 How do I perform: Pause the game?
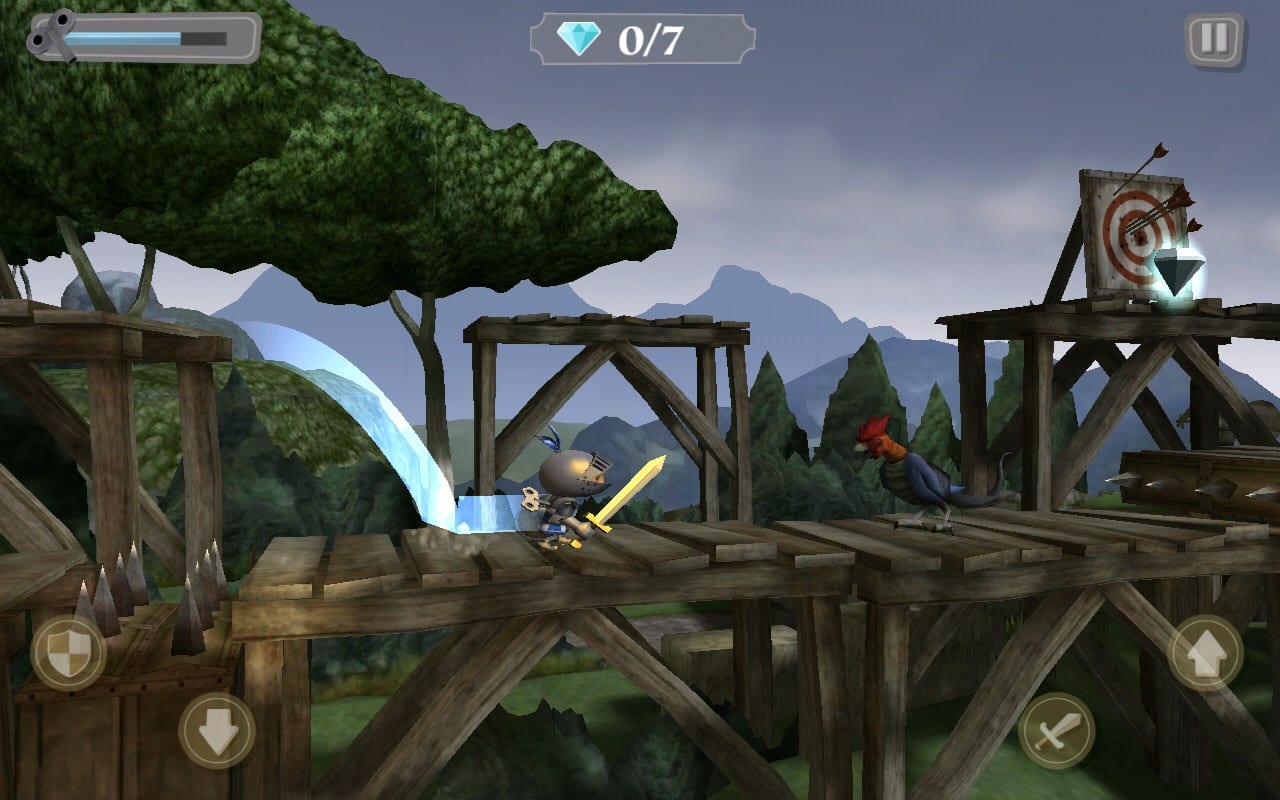pos(1214,40)
